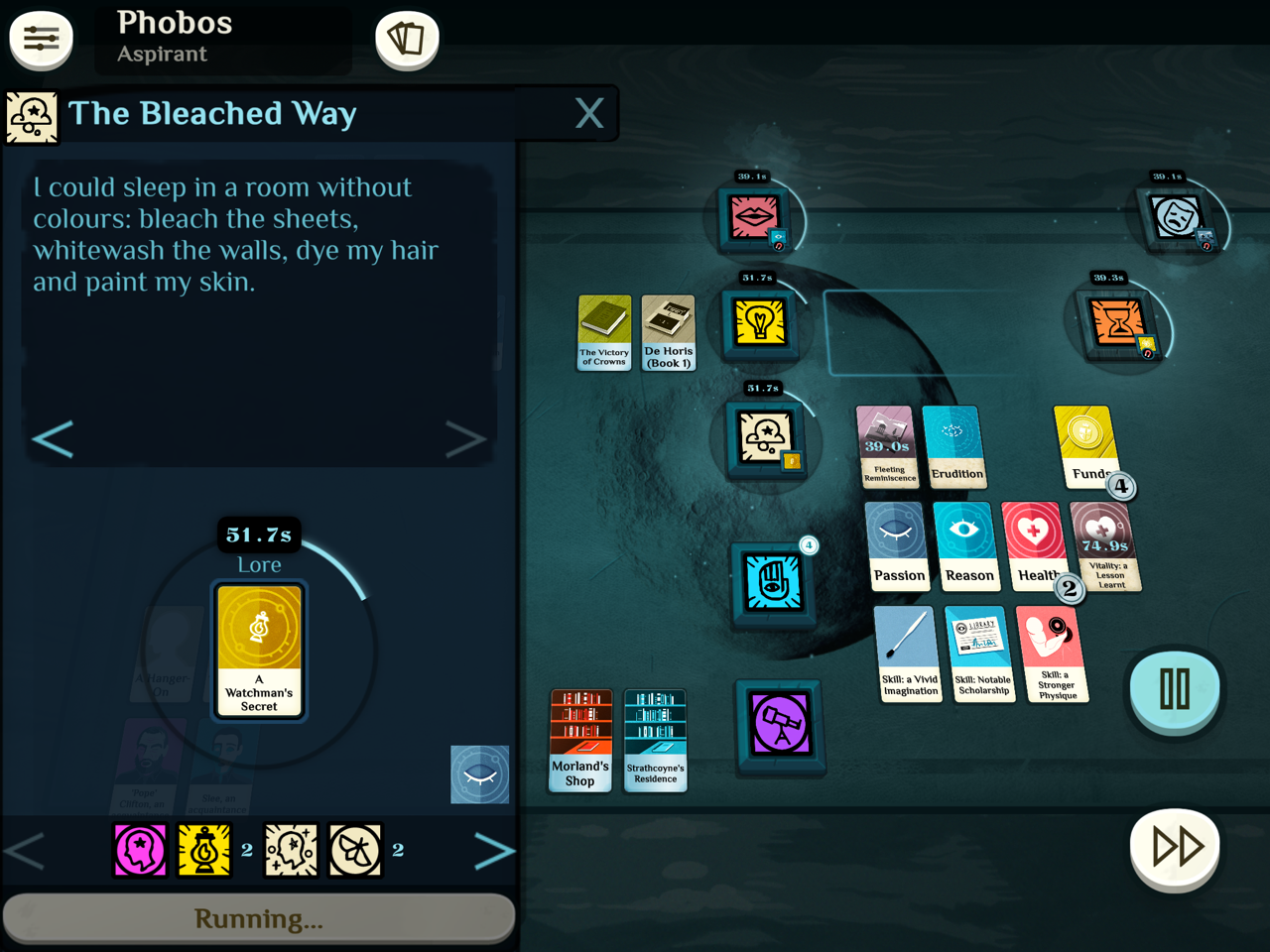This screenshot has width=1270, height=952.
Task: Open the hamburger options menu
Action: (x=41, y=39)
